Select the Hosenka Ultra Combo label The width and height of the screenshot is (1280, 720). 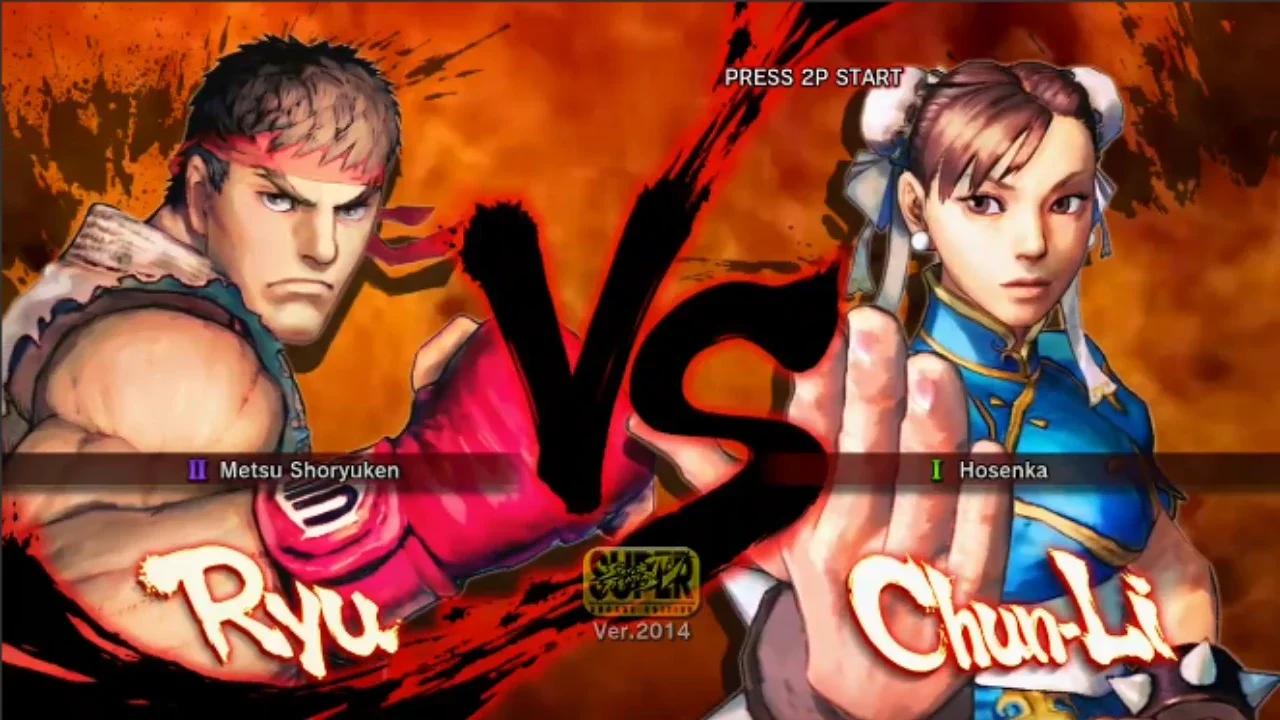[x=1005, y=470]
